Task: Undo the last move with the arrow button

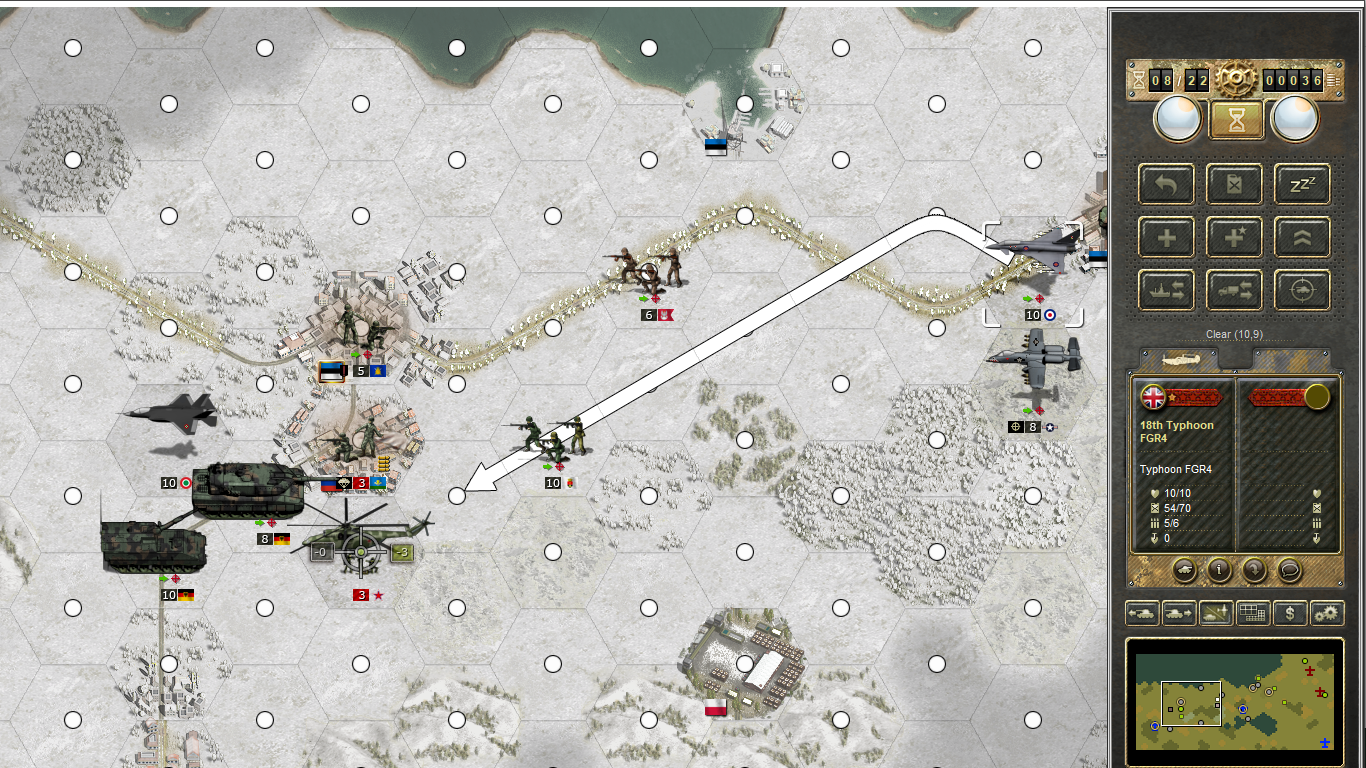Action: click(1166, 184)
